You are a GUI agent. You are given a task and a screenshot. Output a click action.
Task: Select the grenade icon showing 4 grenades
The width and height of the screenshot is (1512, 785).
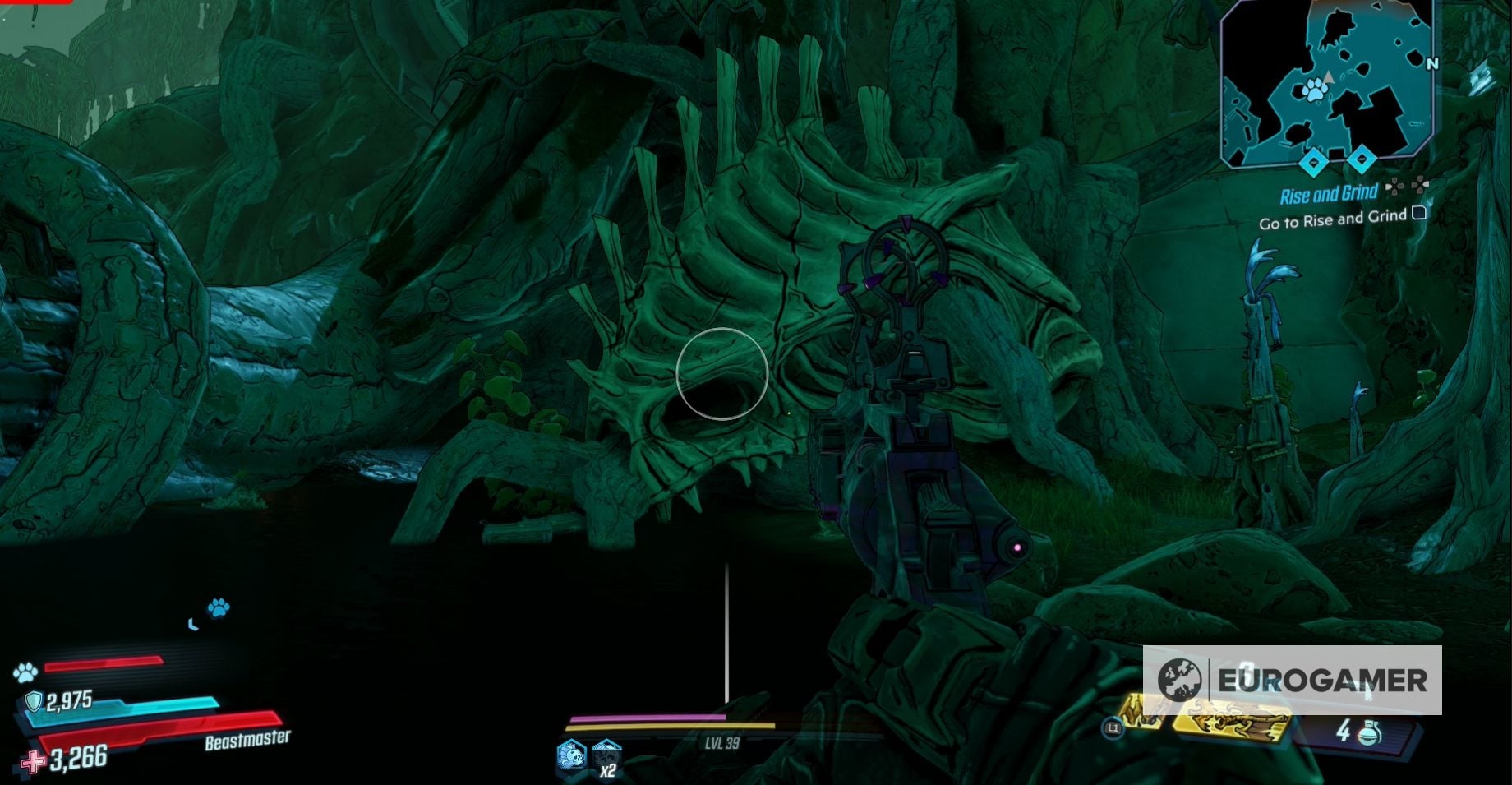tap(1369, 733)
